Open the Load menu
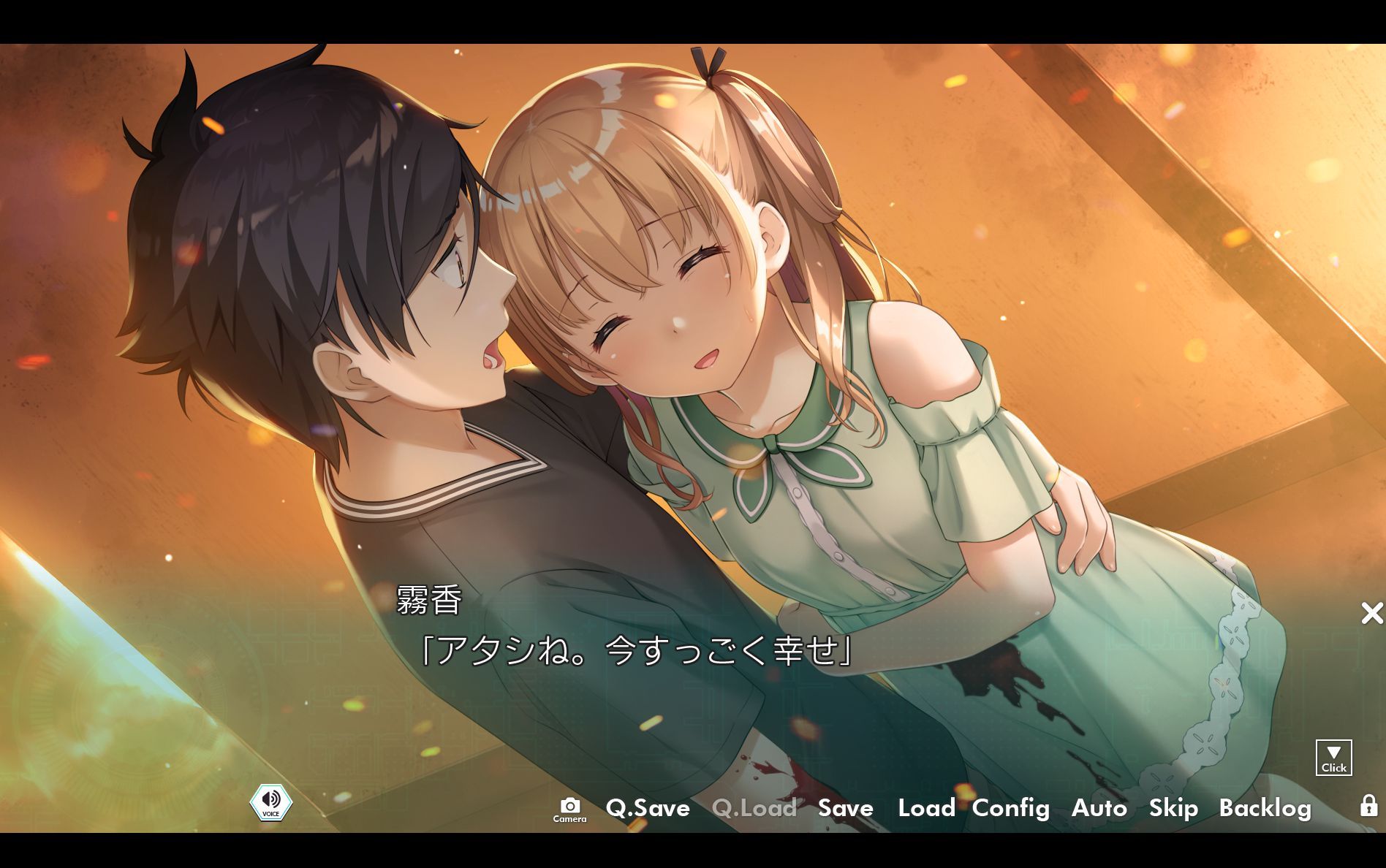Viewport: 1386px width, 868px height. point(926,807)
